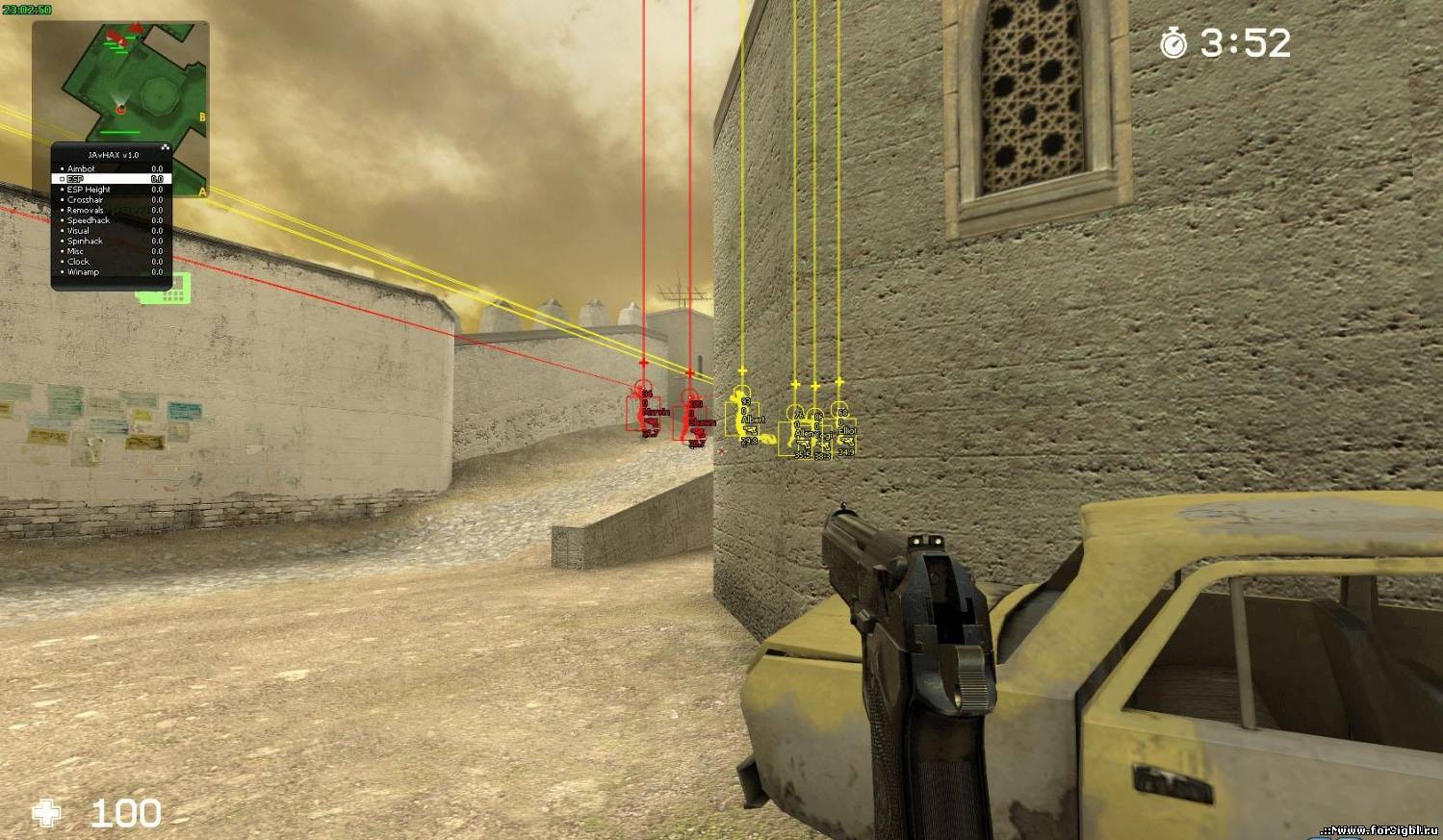1443x840 pixels.
Task: Click the small icon in the JAvHAX title corner
Action: point(165,147)
